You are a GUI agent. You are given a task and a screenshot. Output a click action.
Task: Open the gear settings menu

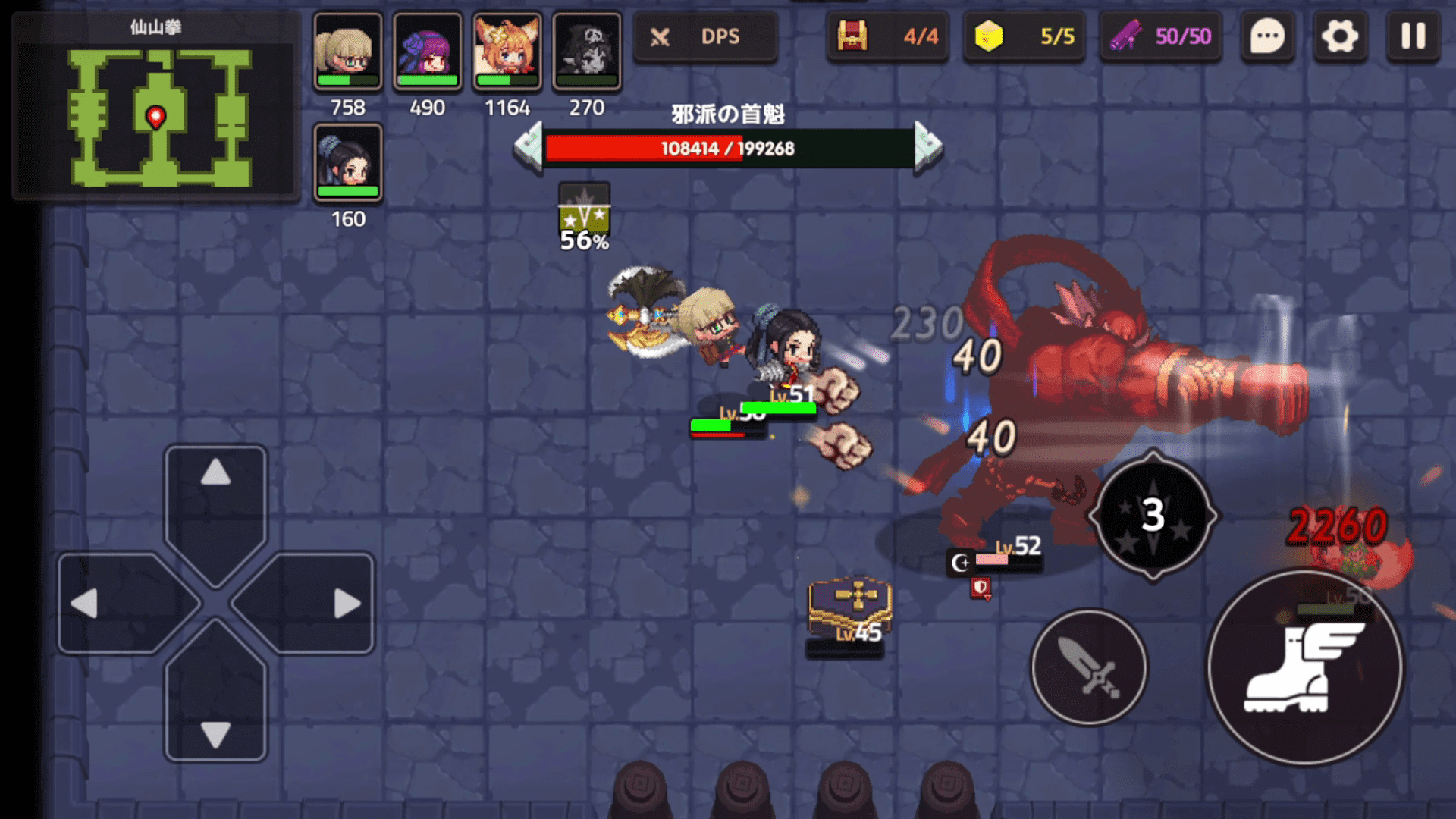[1339, 36]
